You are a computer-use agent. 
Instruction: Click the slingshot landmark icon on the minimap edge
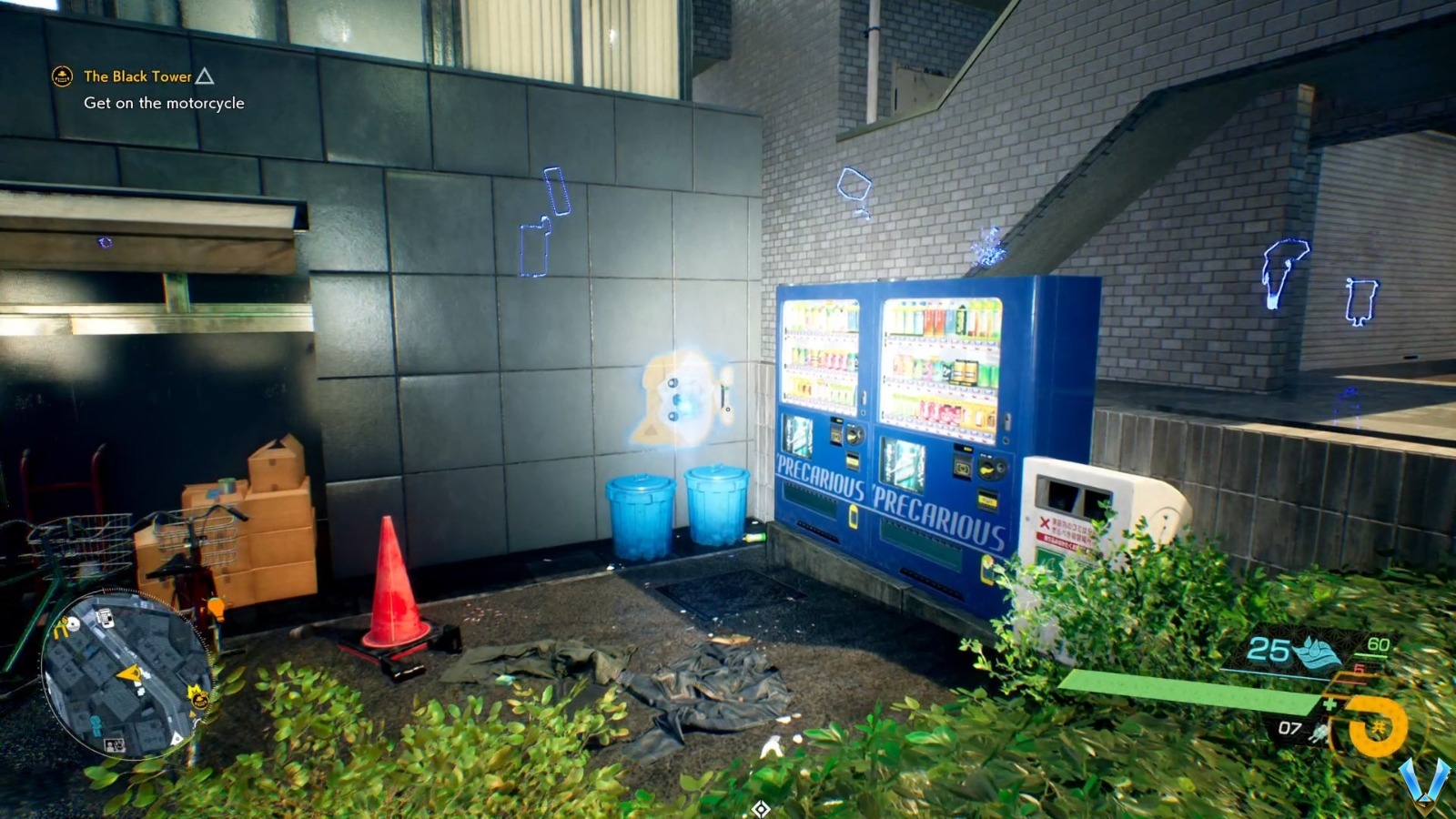[62, 627]
